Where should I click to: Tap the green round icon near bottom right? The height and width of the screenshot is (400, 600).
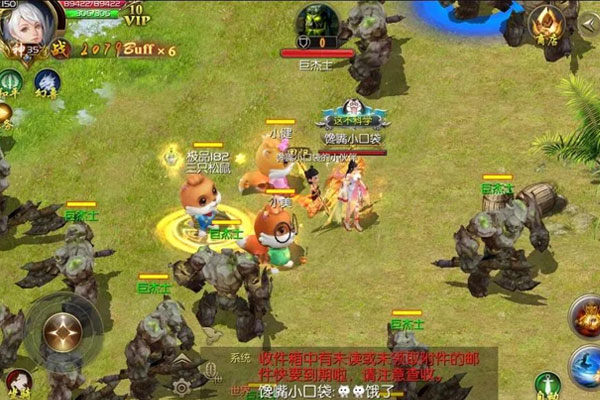(546, 384)
